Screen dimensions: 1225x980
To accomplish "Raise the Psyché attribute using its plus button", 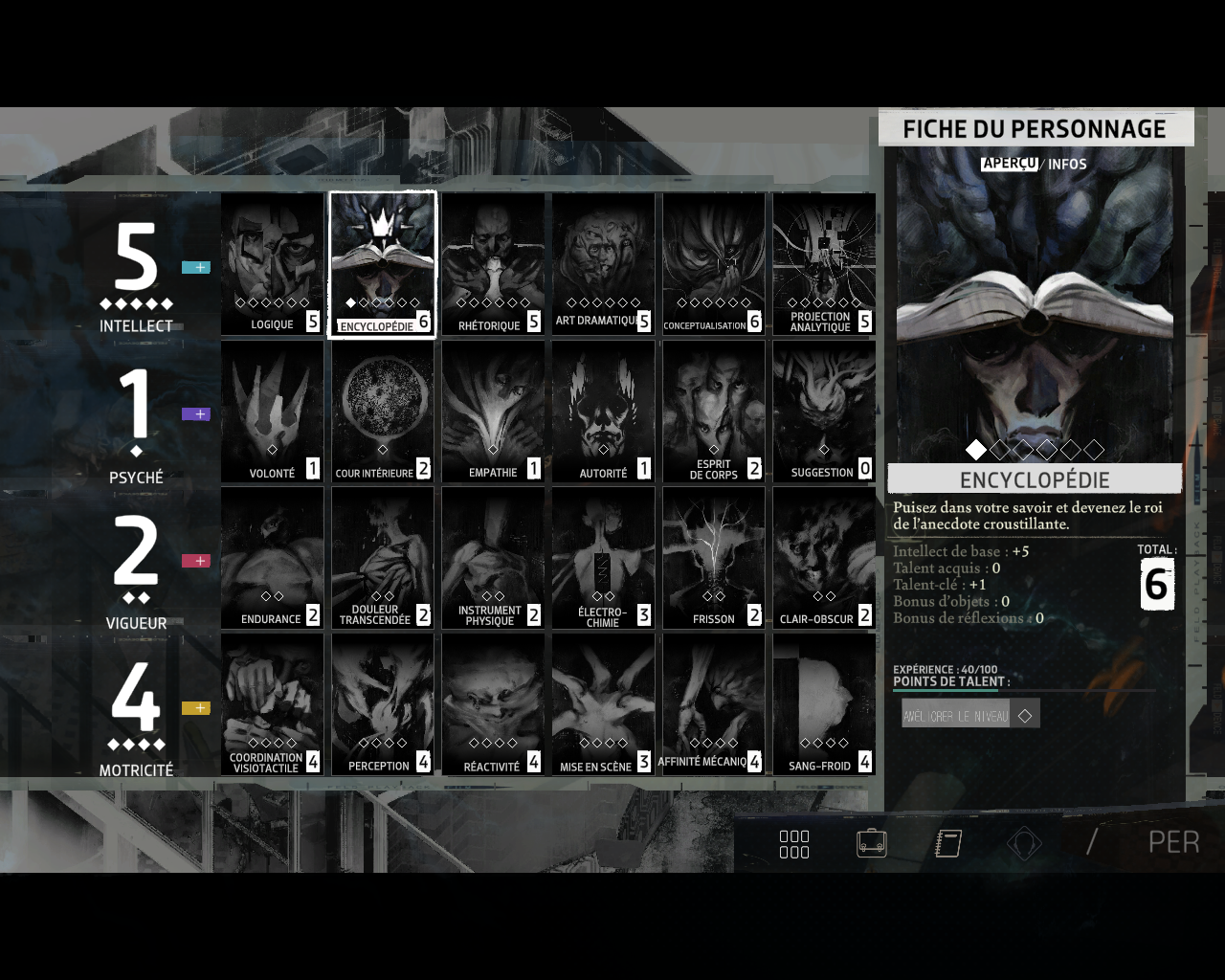I will click(196, 414).
